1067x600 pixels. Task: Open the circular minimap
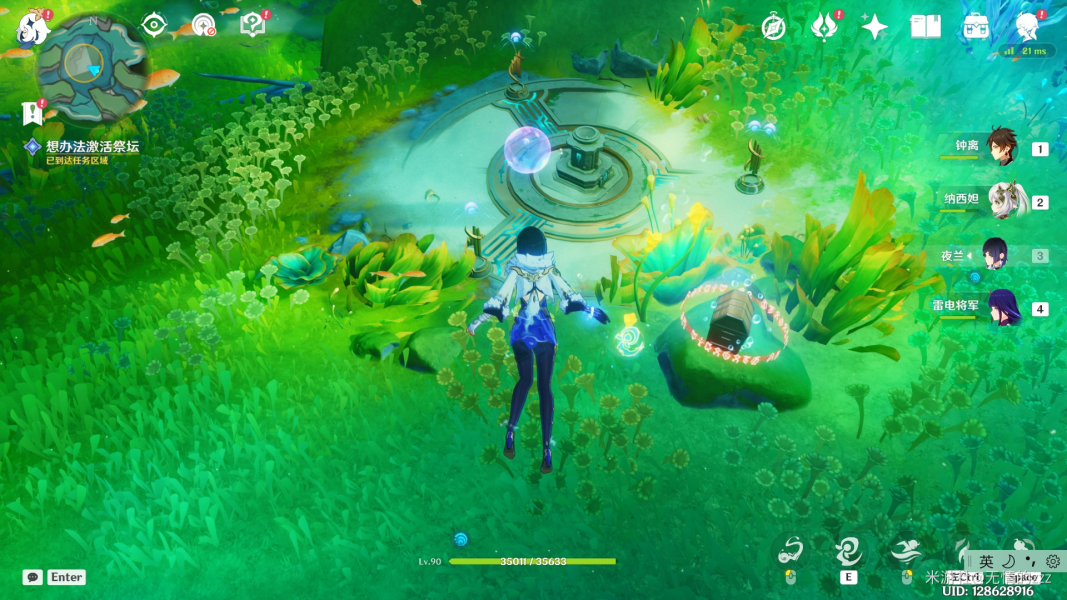click(x=93, y=66)
